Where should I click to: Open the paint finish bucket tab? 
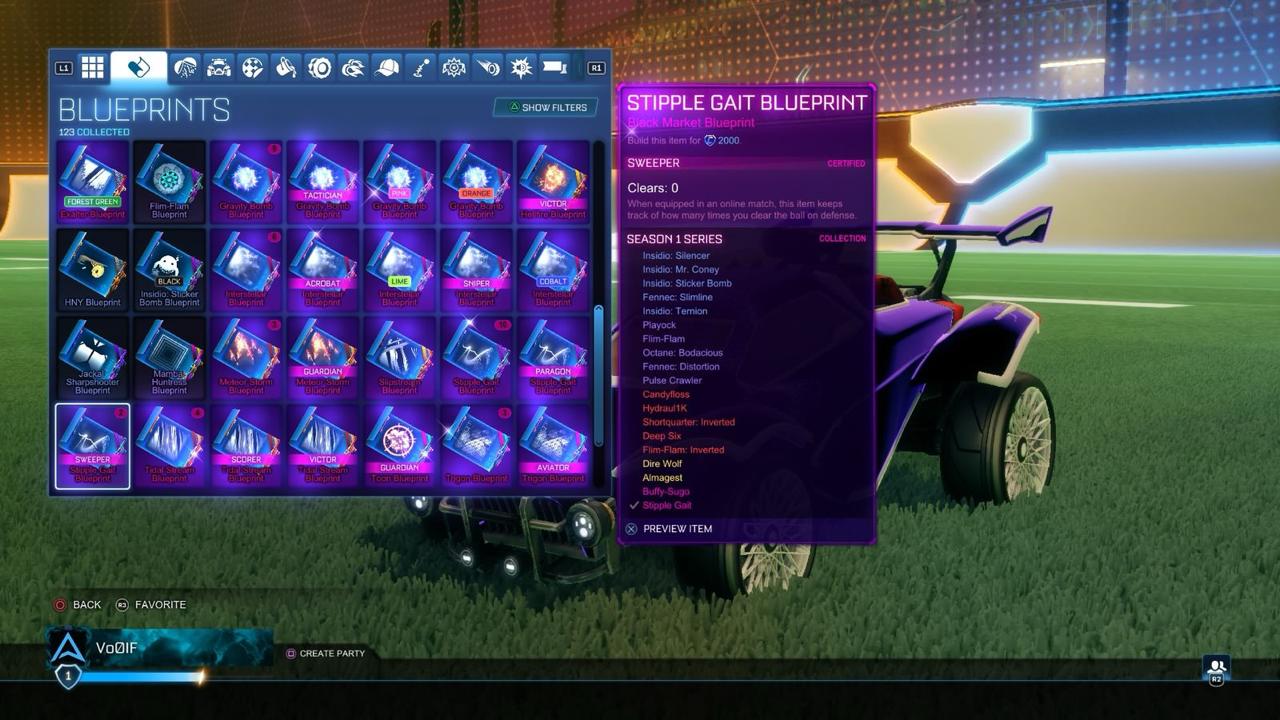(x=286, y=67)
